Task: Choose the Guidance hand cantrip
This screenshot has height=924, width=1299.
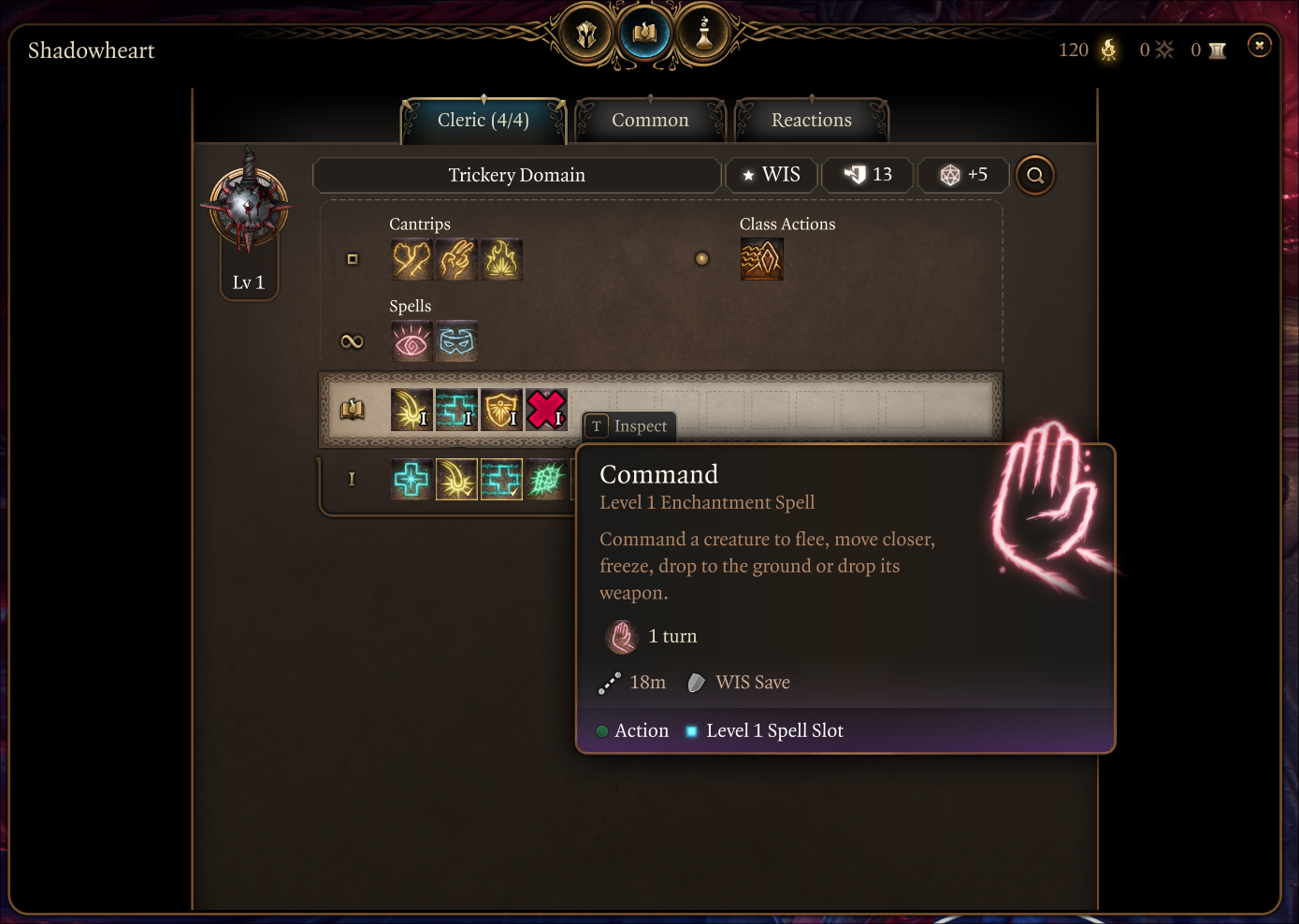Action: (456, 260)
